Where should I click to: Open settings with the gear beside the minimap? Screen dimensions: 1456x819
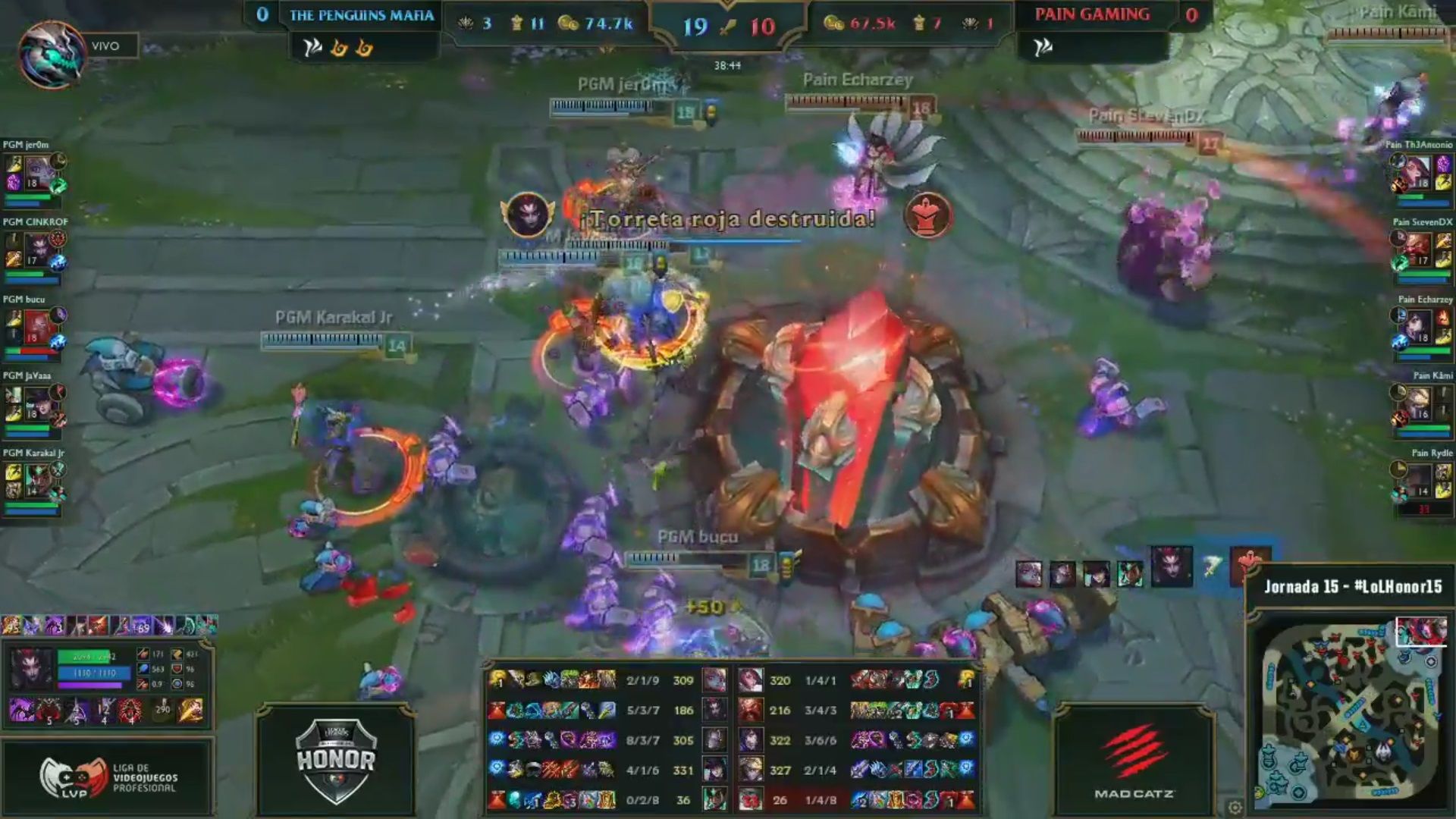pyautogui.click(x=1235, y=807)
